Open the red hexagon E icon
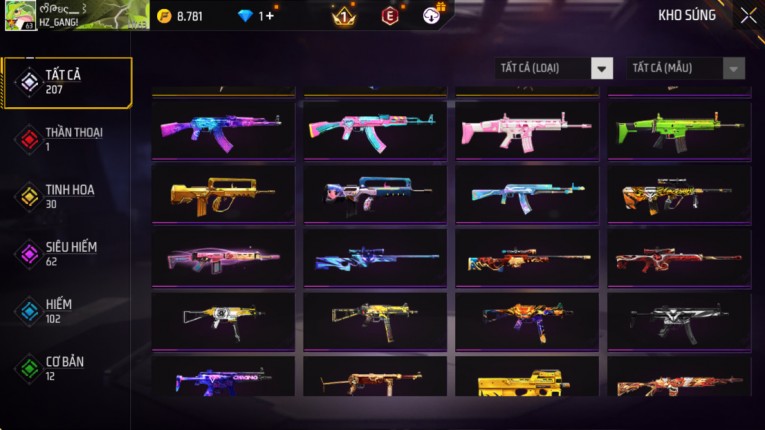 390,16
